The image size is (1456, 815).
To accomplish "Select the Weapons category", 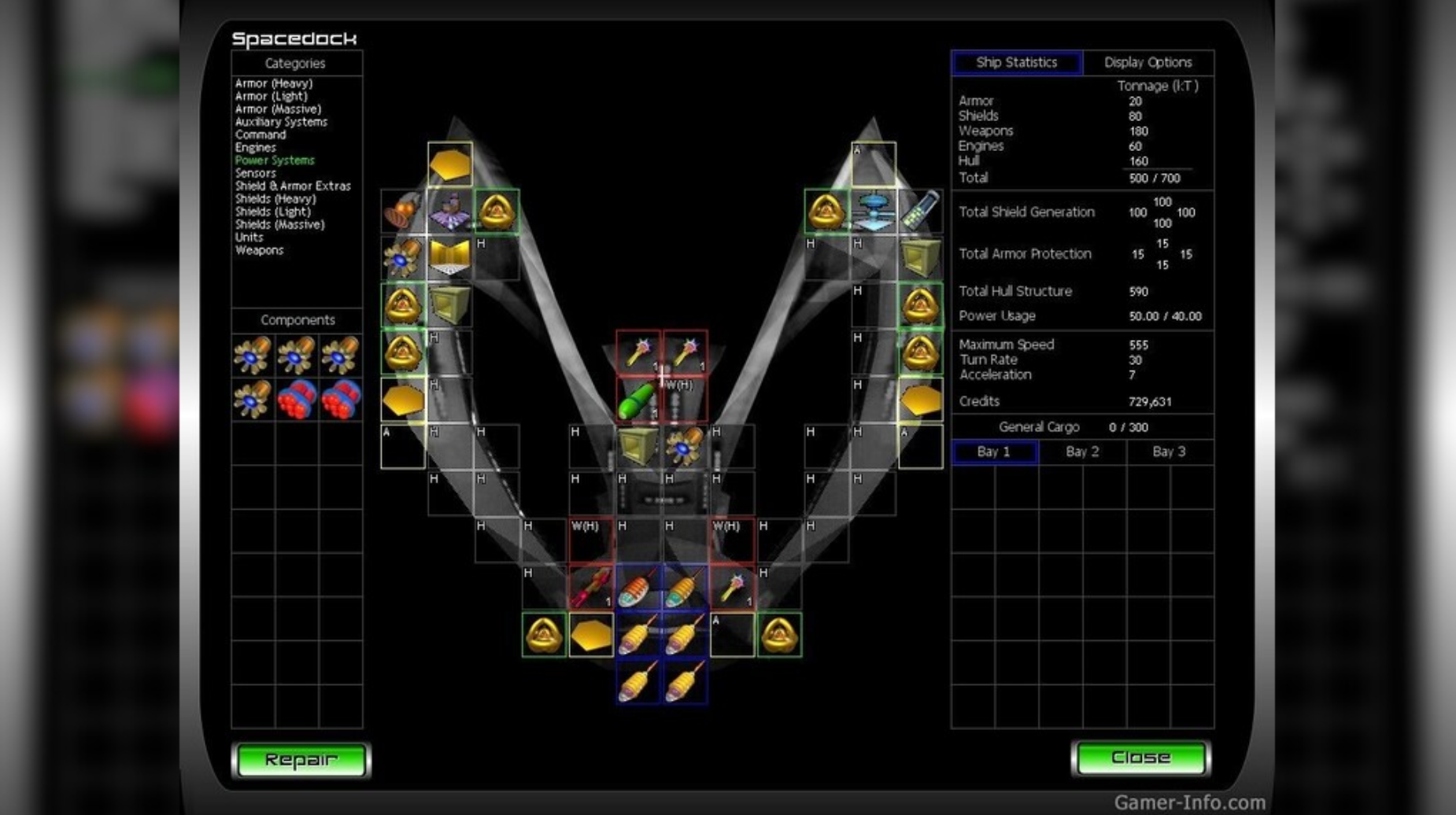I will click(260, 250).
